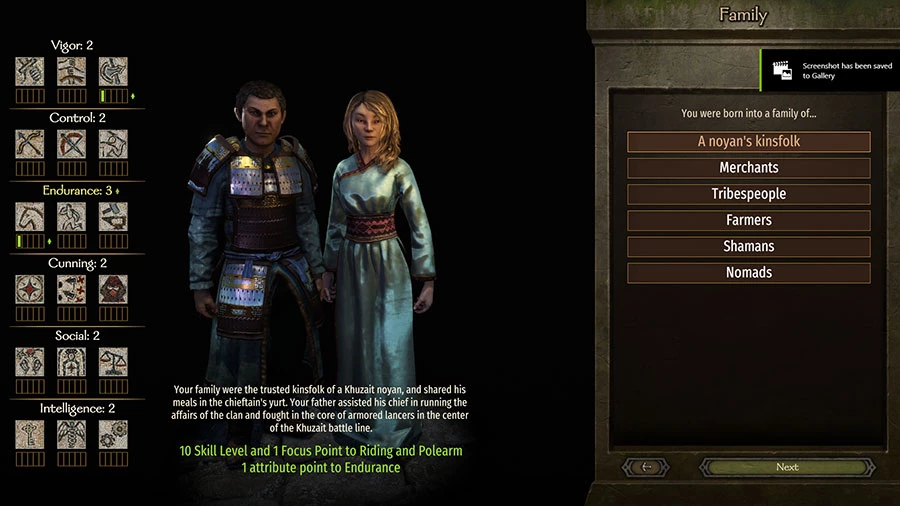The width and height of the screenshot is (900, 506).
Task: Go back using the left arrow button
Action: tap(647, 467)
